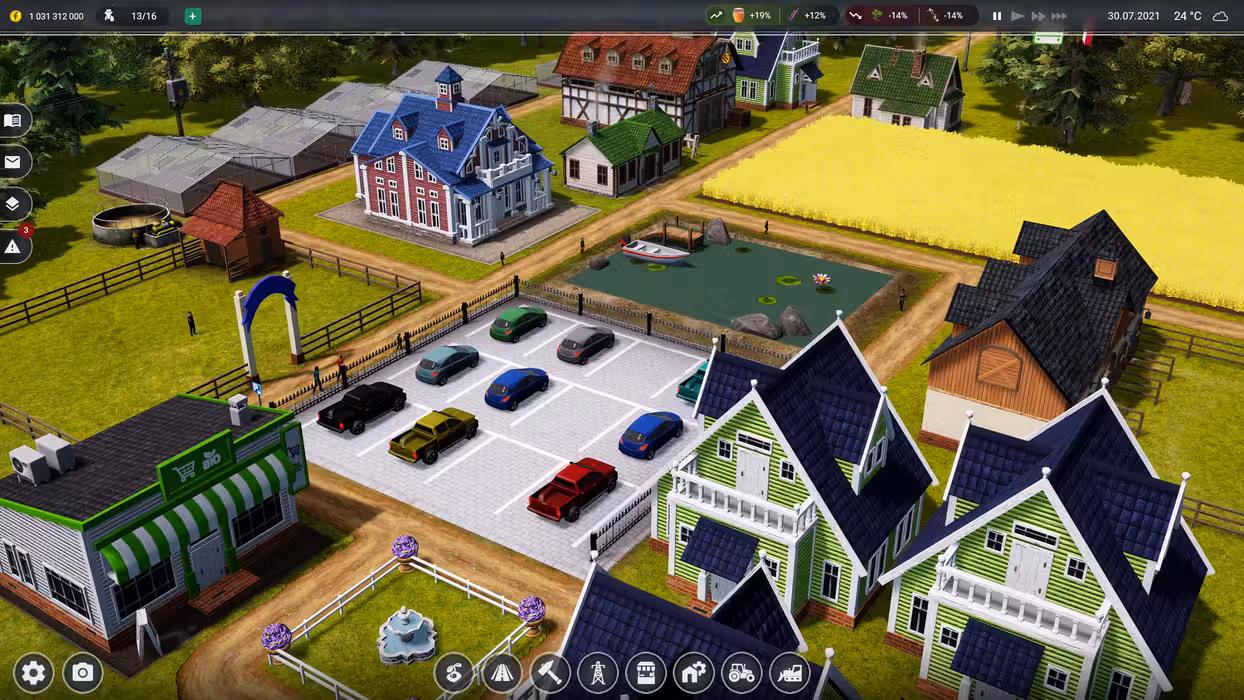Select the road building tool
The width and height of the screenshot is (1244, 700).
502,673
